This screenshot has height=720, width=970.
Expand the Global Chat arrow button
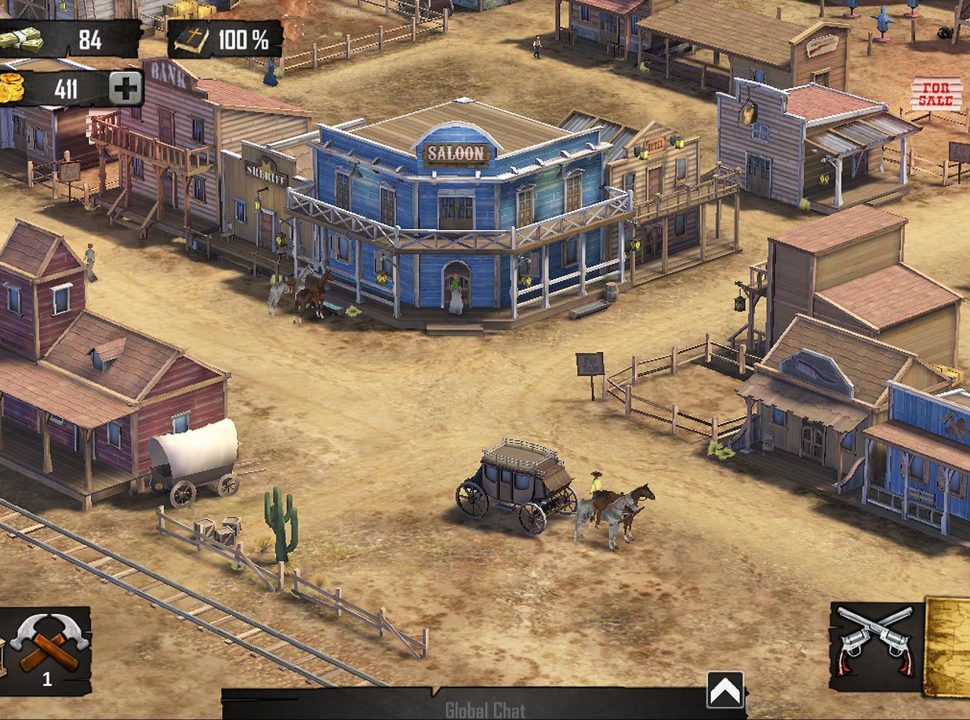[x=725, y=689]
